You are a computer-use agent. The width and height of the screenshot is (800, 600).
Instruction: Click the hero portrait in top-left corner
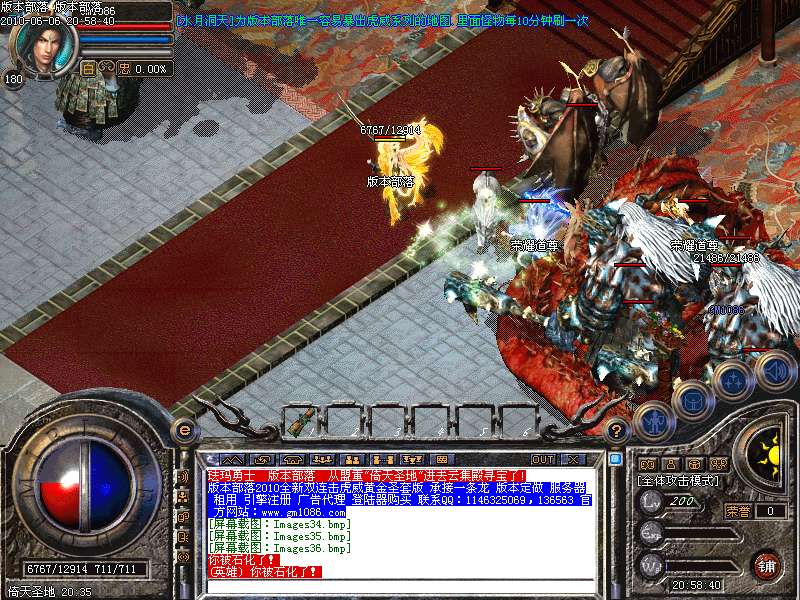(45, 42)
